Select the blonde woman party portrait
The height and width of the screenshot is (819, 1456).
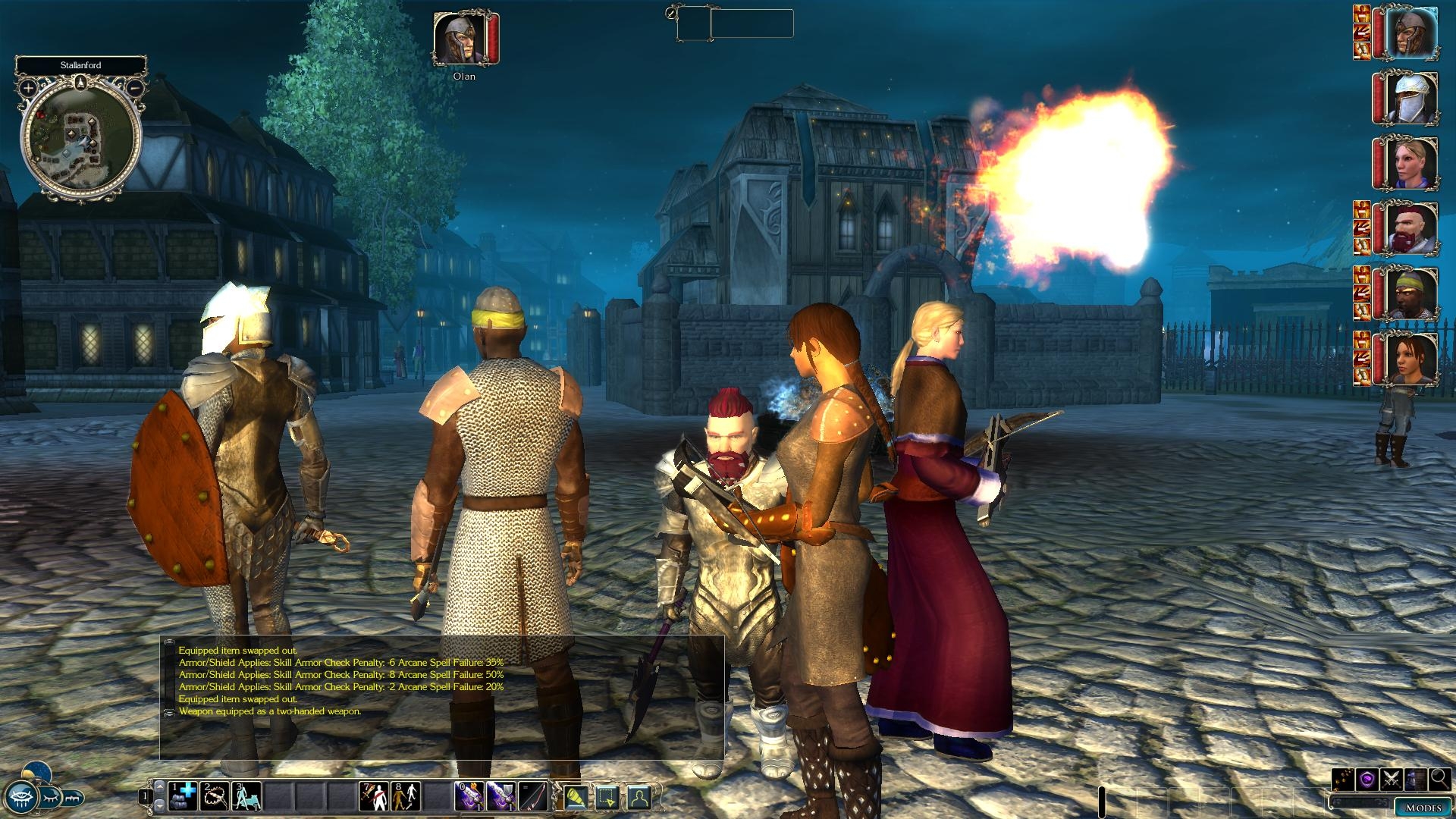coord(1412,162)
